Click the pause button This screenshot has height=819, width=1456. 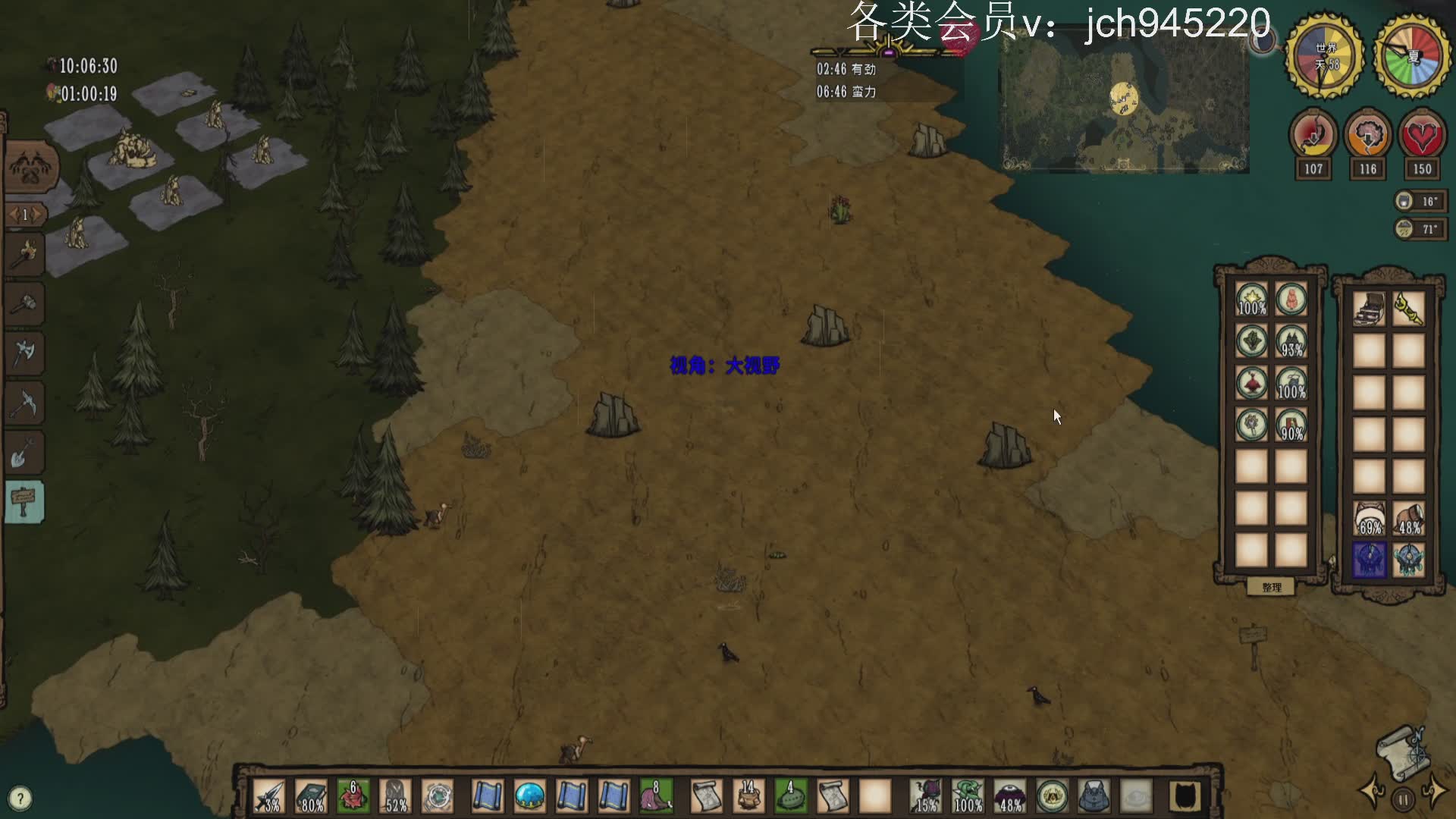click(x=1403, y=799)
